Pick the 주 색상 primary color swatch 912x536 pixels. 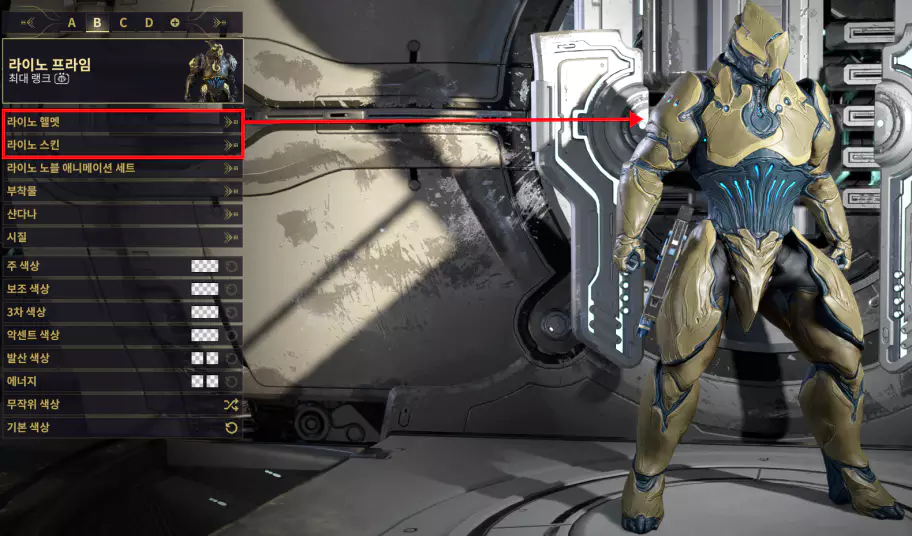[x=205, y=266]
